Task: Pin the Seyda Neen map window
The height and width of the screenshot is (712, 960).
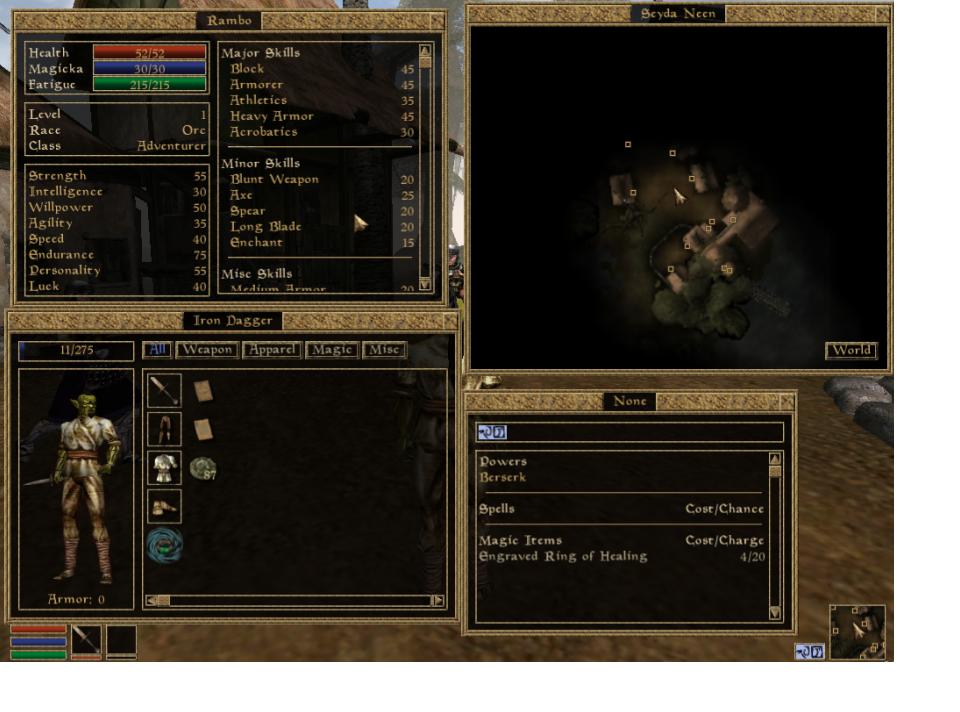Action: [881, 14]
